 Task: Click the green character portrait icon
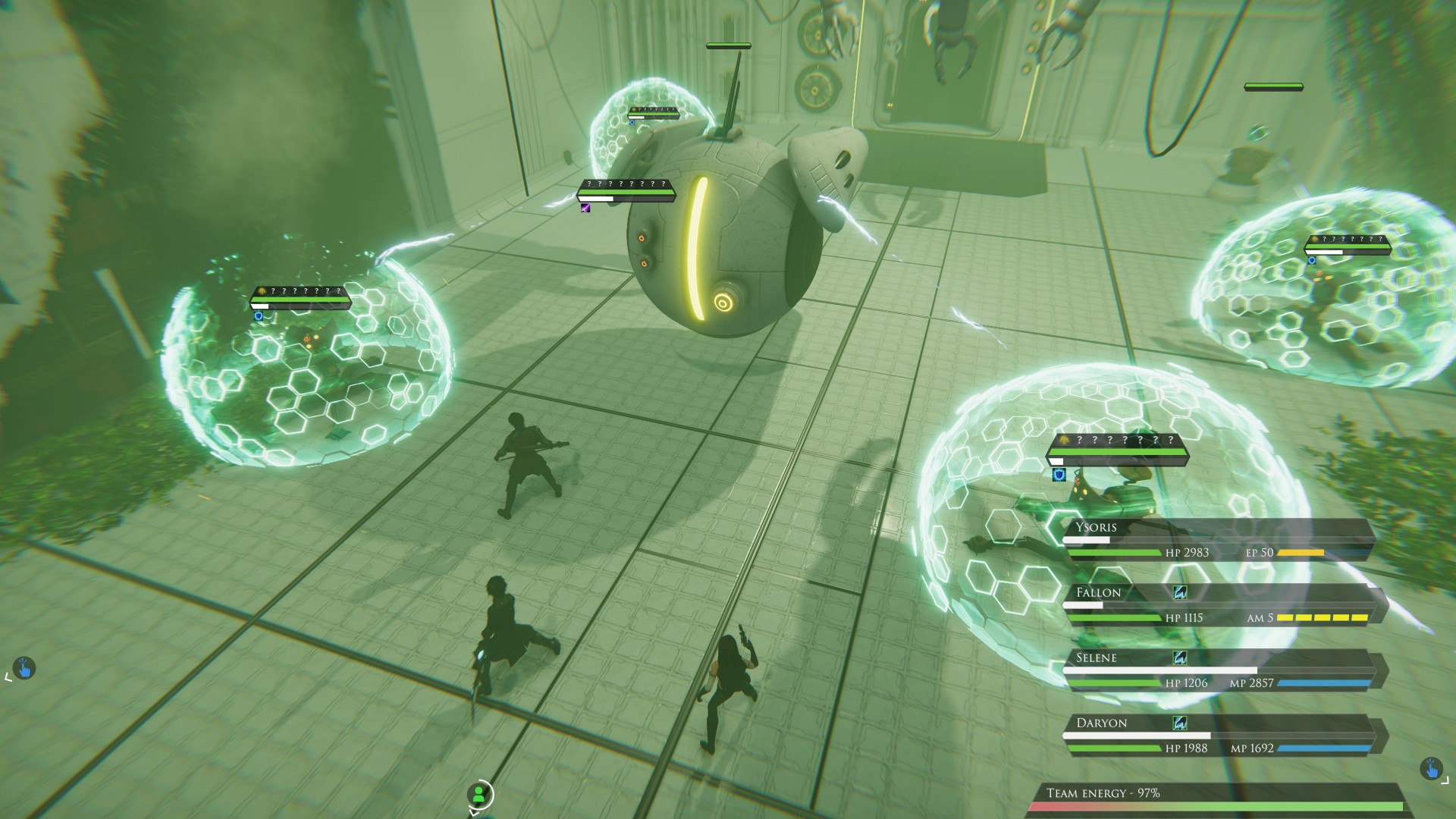tap(479, 794)
